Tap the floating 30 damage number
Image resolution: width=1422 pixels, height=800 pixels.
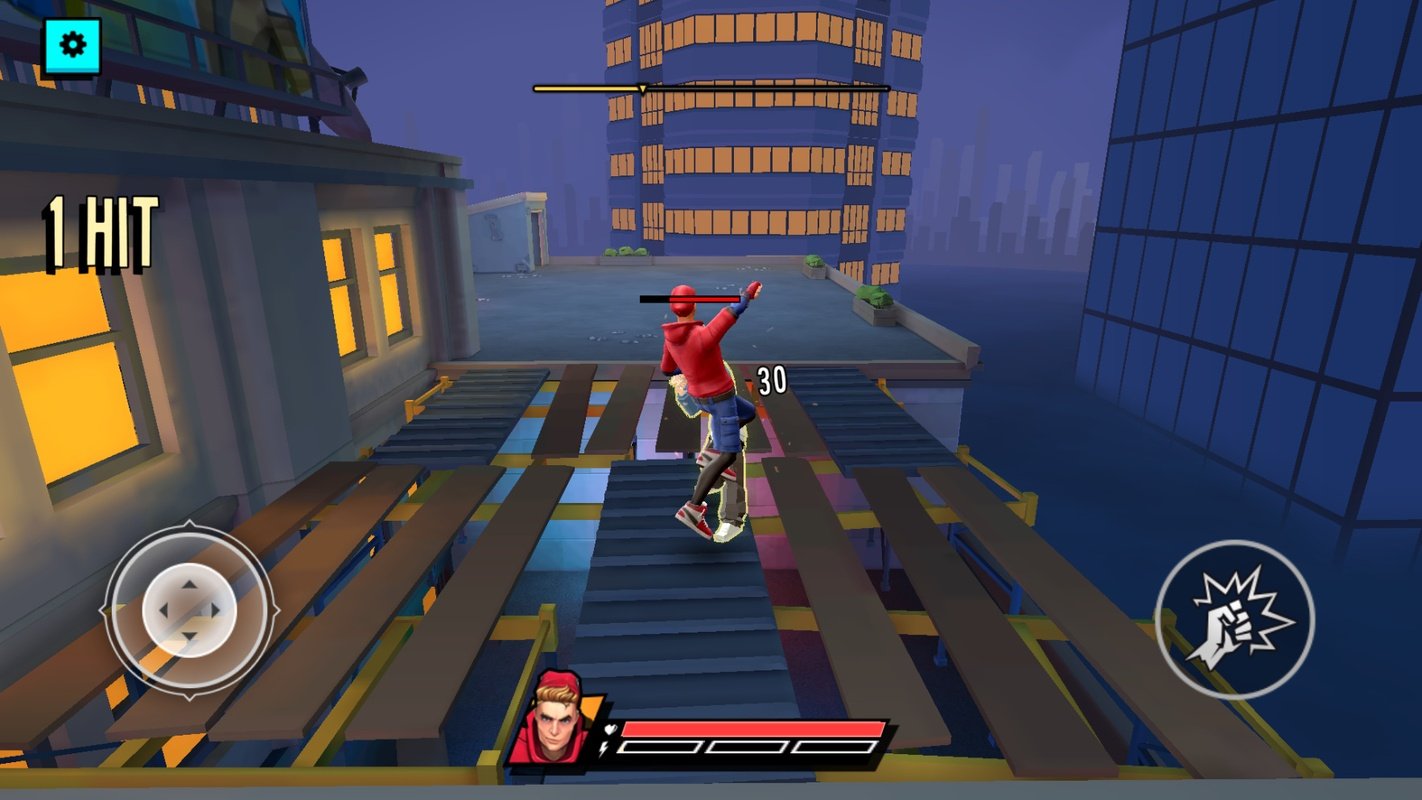(x=770, y=380)
